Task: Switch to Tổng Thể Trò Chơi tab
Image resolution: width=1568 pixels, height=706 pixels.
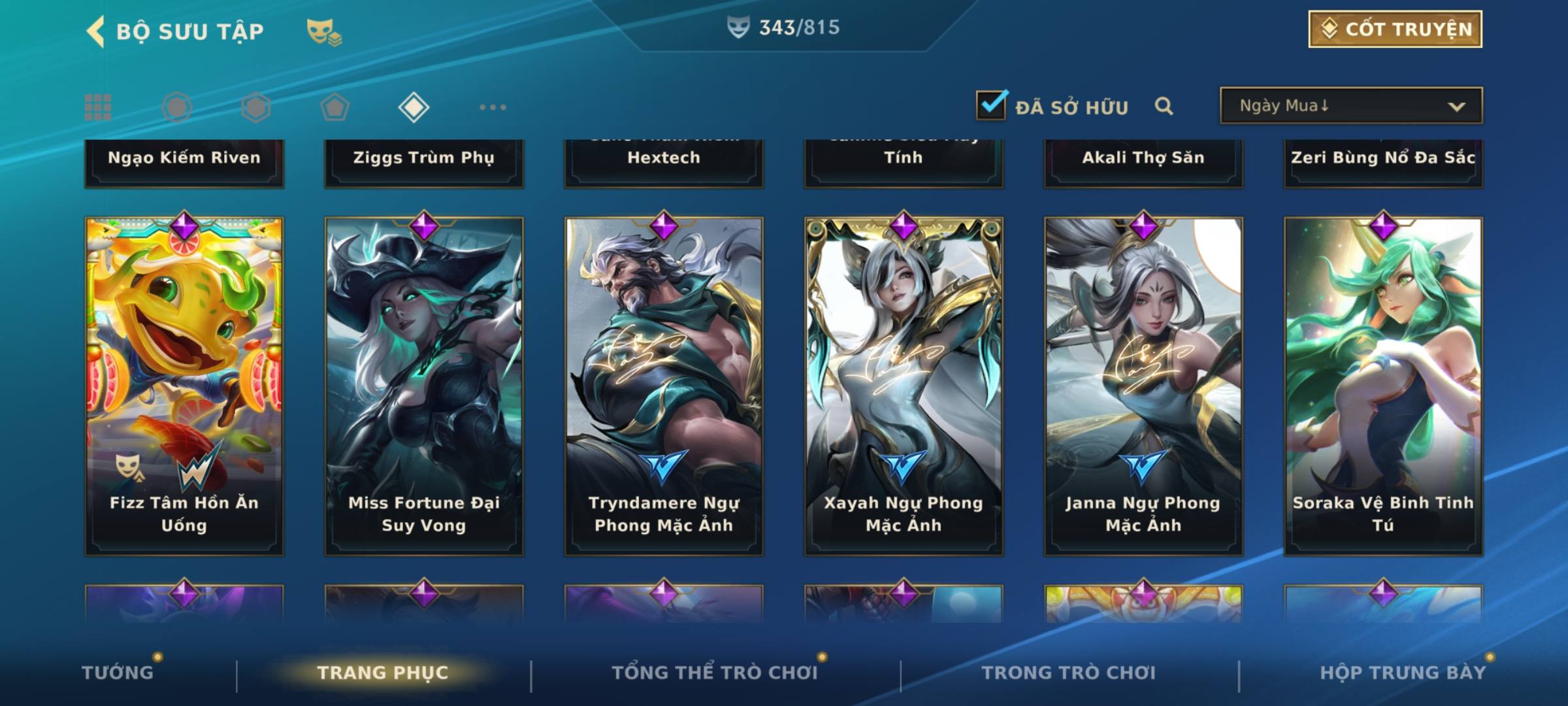Action: coord(715,673)
